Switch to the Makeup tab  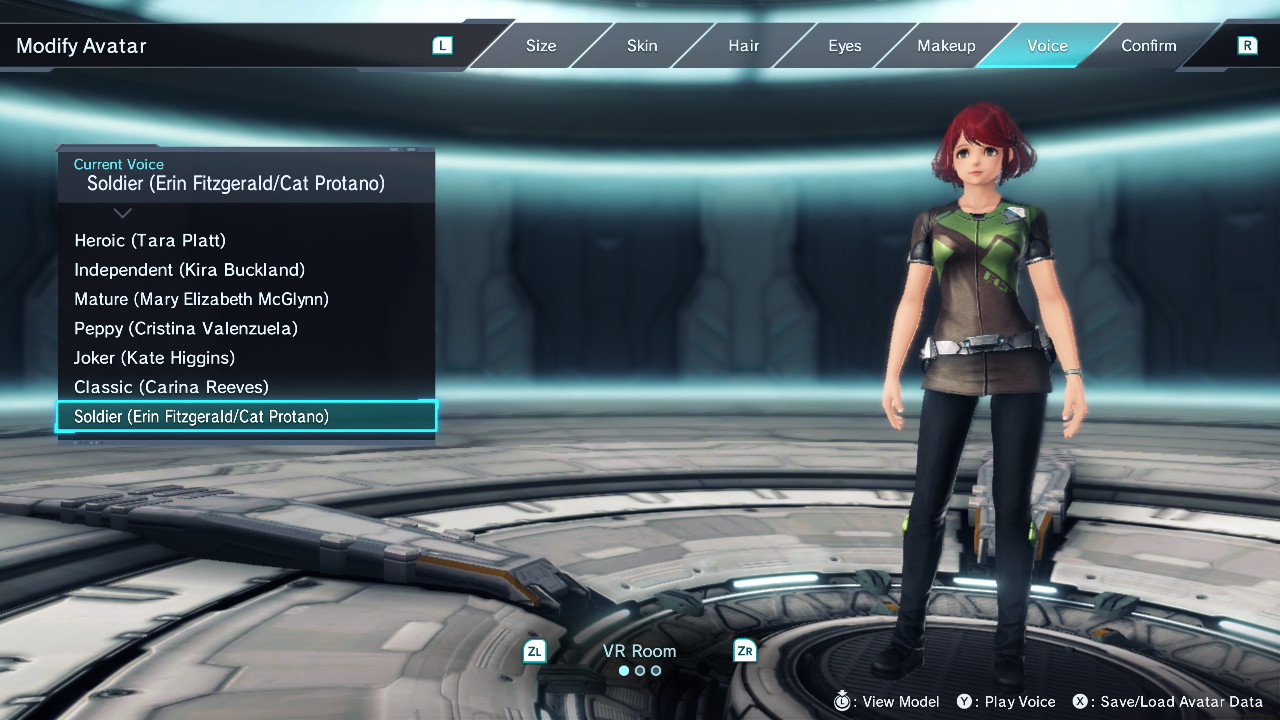point(946,46)
